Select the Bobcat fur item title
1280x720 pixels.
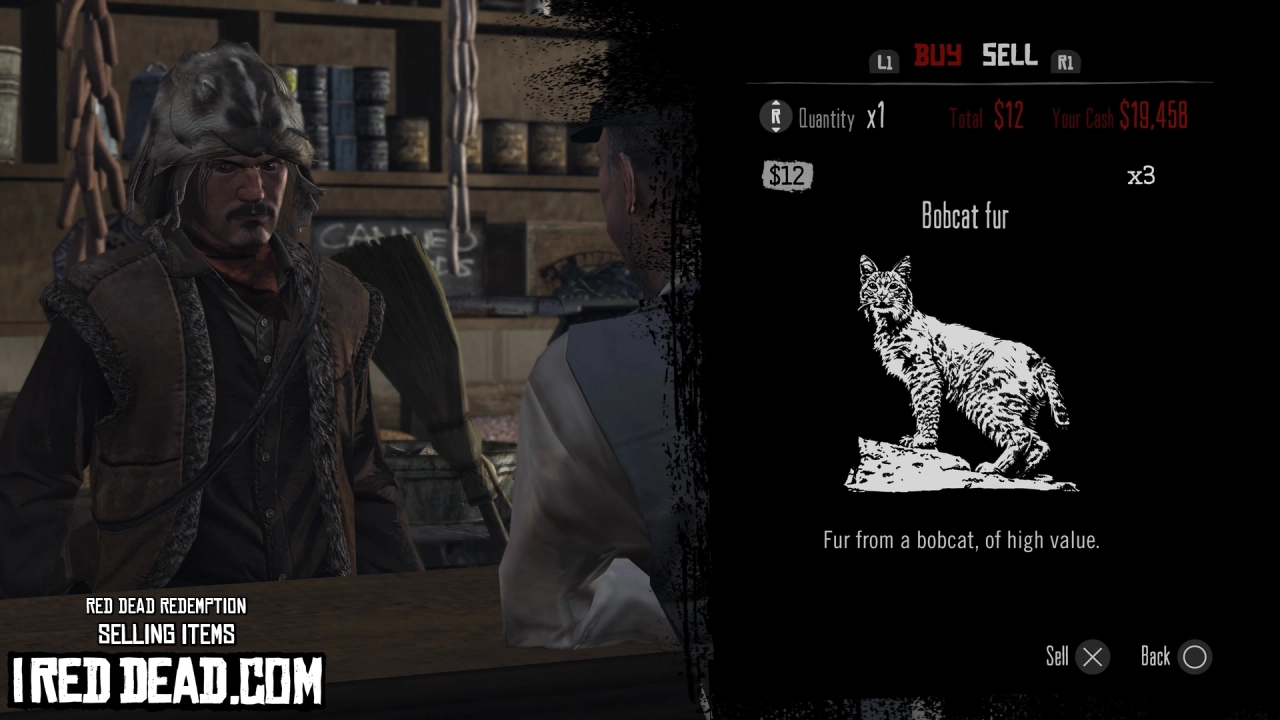pyautogui.click(x=966, y=217)
